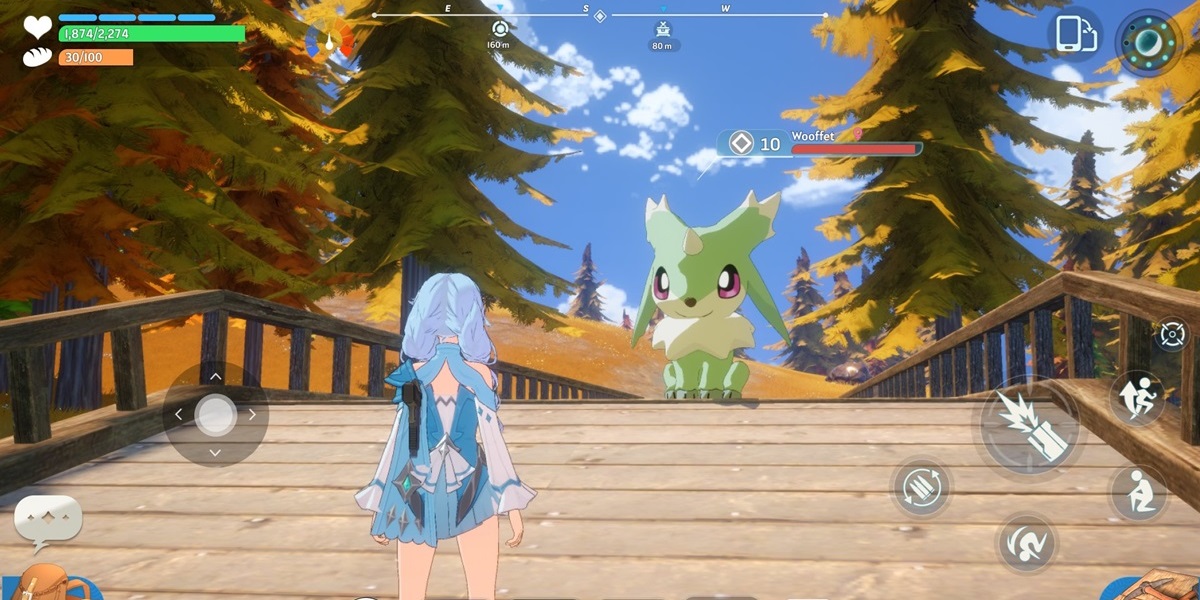Viewport: 1200px width, 600px height.
Task: Tap the jump button
Action: 1137,398
